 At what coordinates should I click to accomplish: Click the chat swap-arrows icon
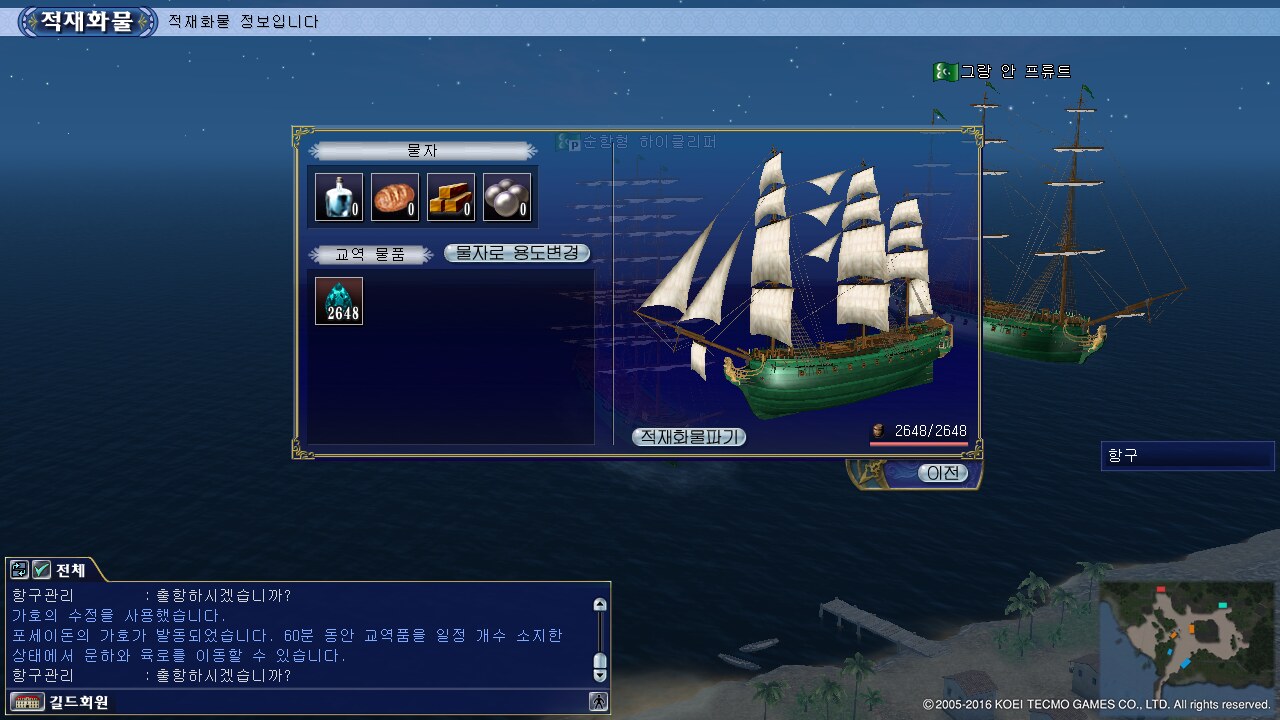(x=20, y=570)
